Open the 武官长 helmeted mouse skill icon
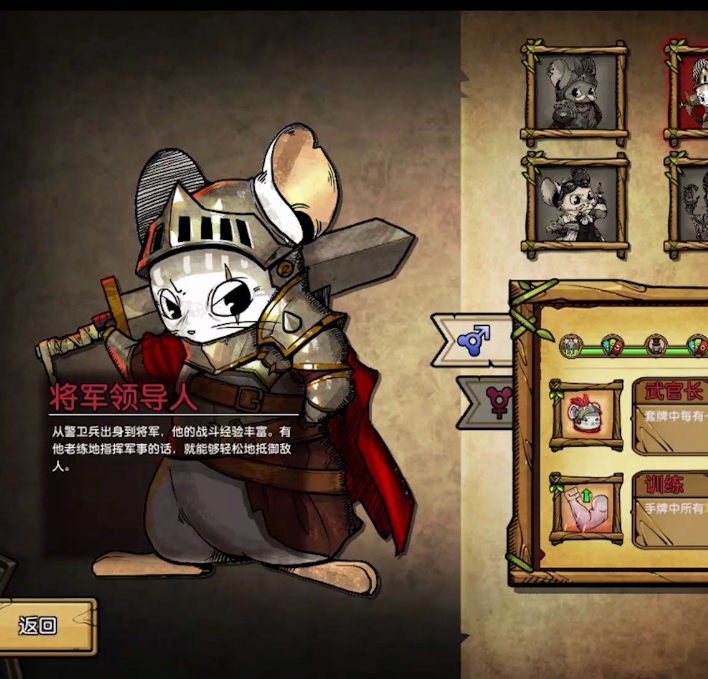Screen dimensions: 708x679 pos(586,413)
